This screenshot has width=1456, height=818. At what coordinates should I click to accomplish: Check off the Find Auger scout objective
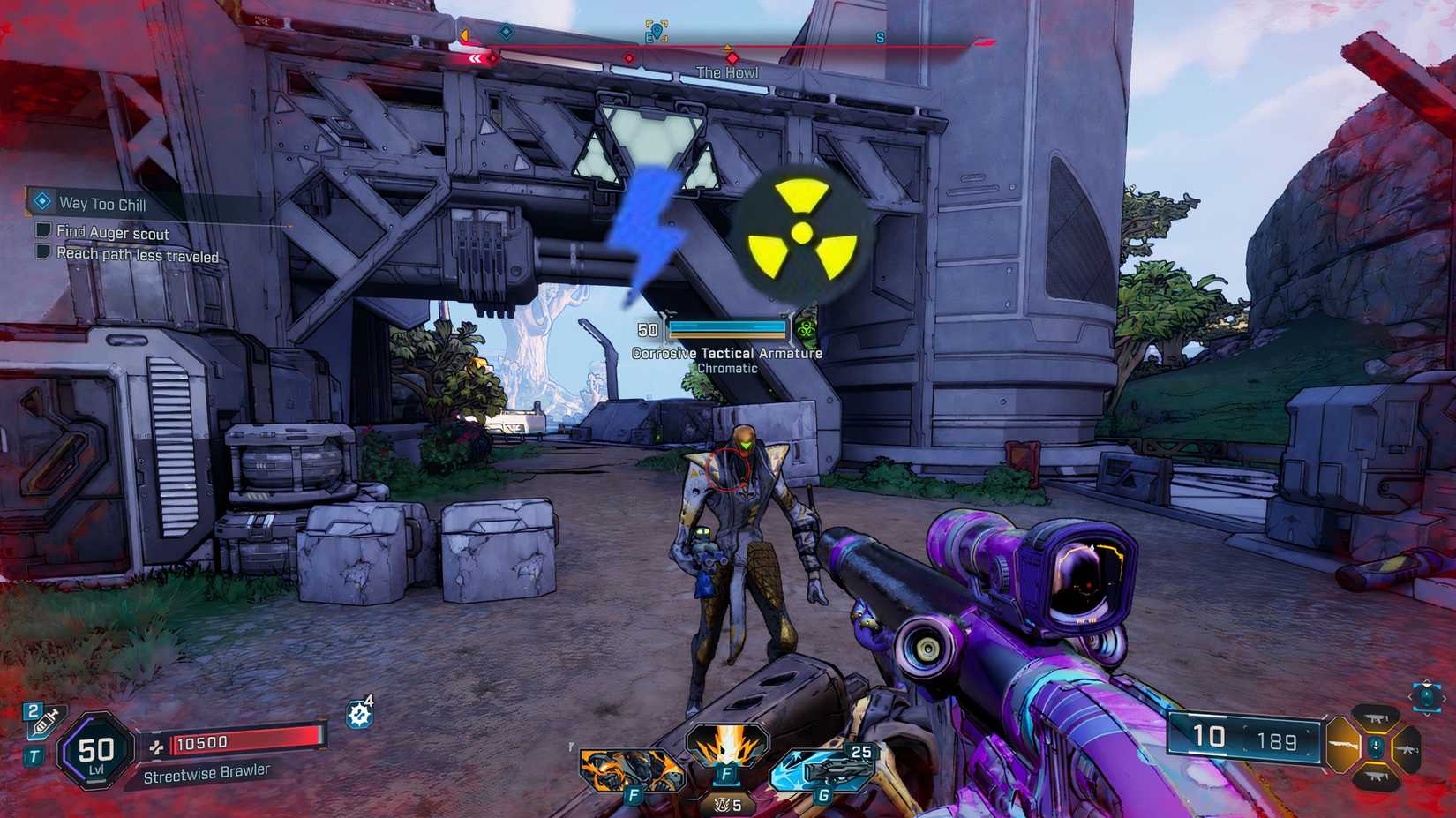point(42,231)
